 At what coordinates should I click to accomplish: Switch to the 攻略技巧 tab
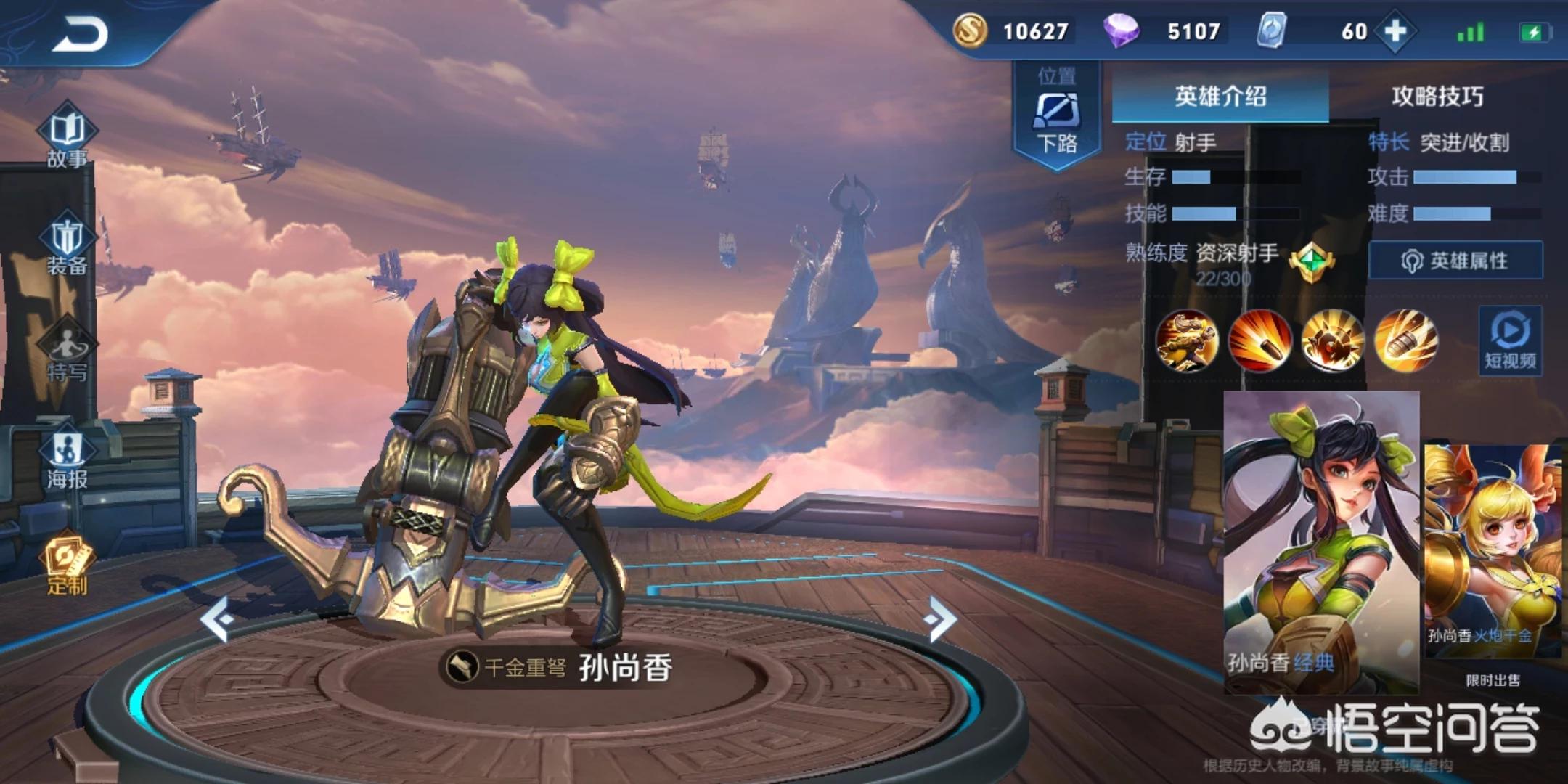tap(1437, 97)
